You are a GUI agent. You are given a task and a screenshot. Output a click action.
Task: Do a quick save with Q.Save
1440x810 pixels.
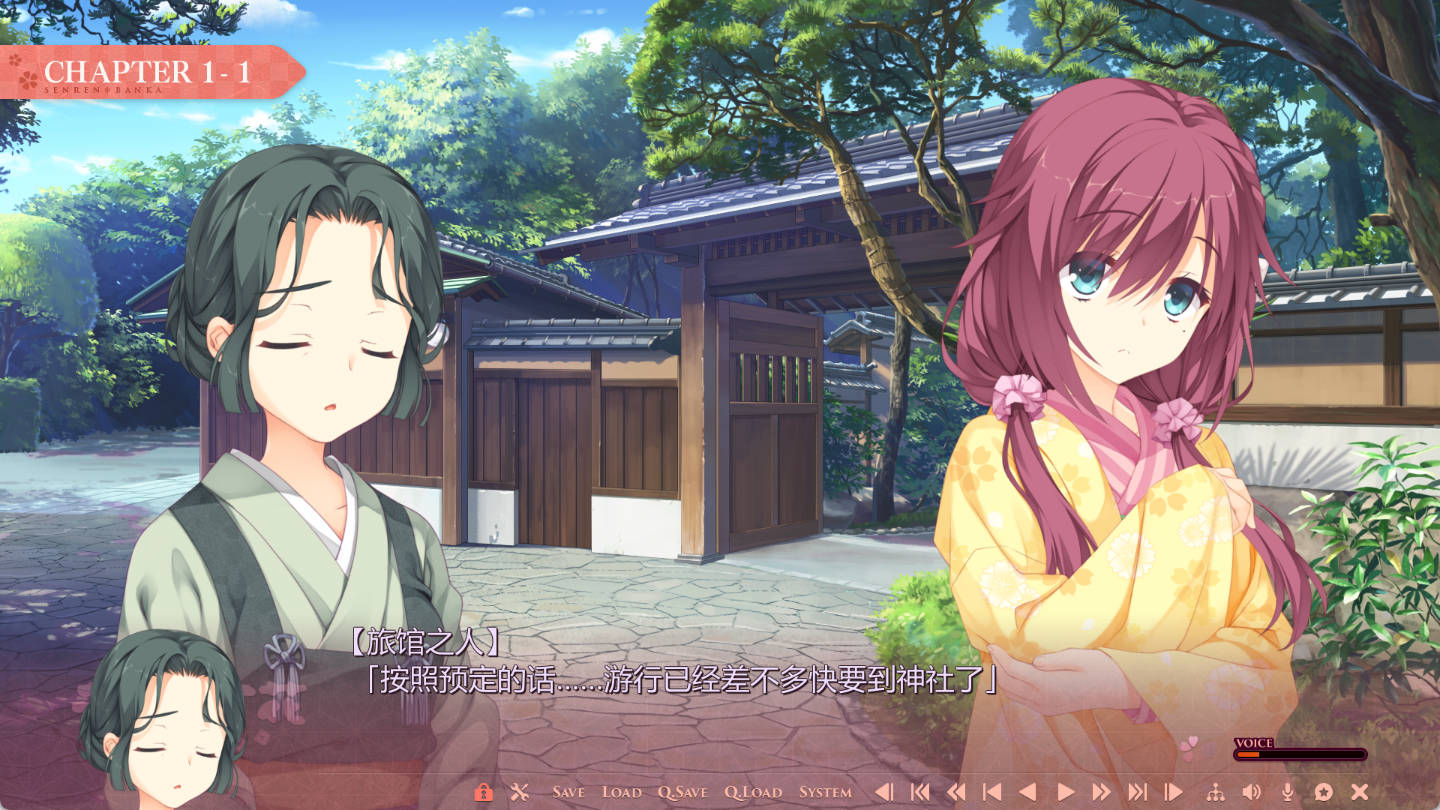coord(682,792)
